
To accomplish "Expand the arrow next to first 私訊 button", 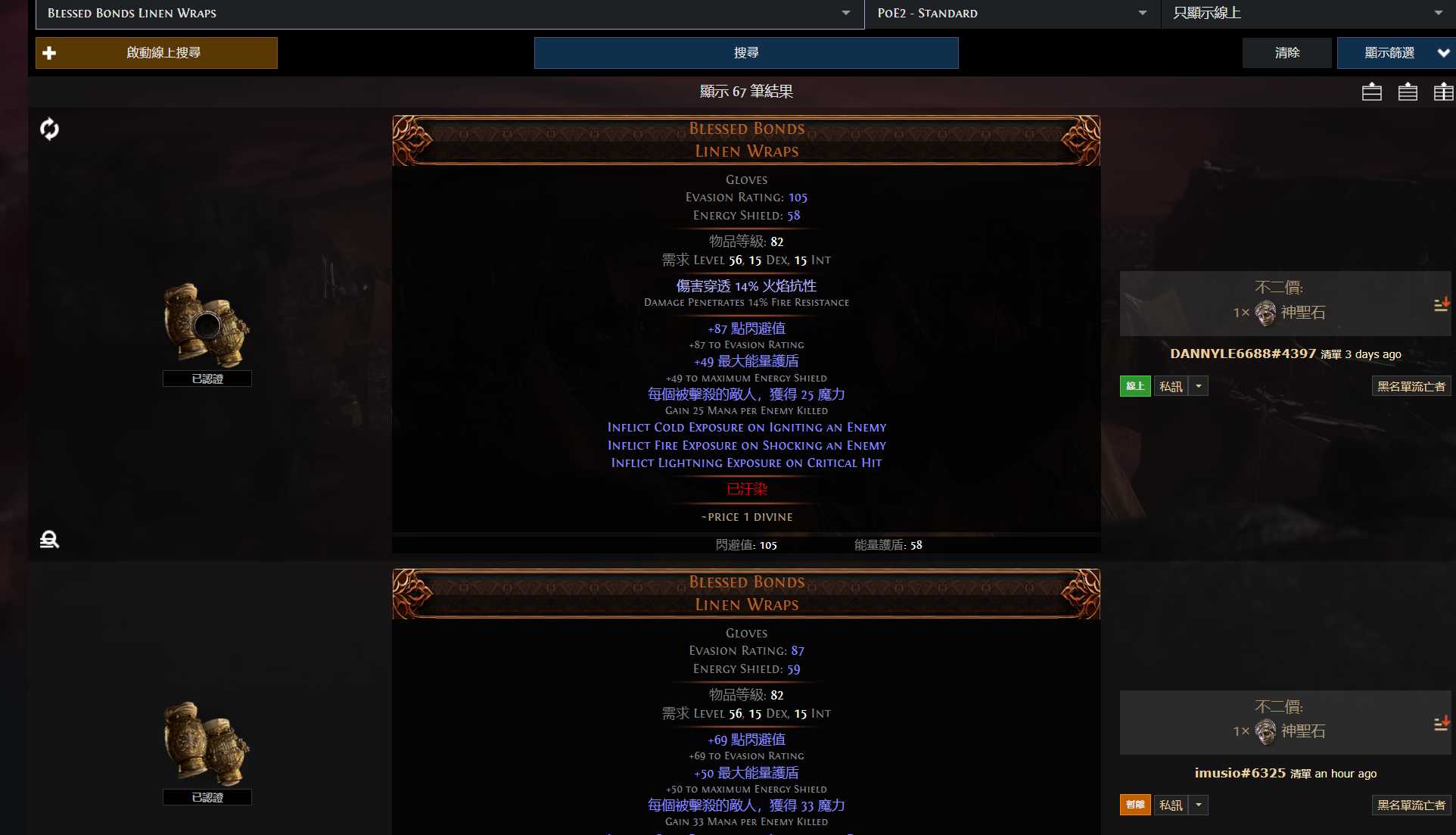I will (1198, 385).
